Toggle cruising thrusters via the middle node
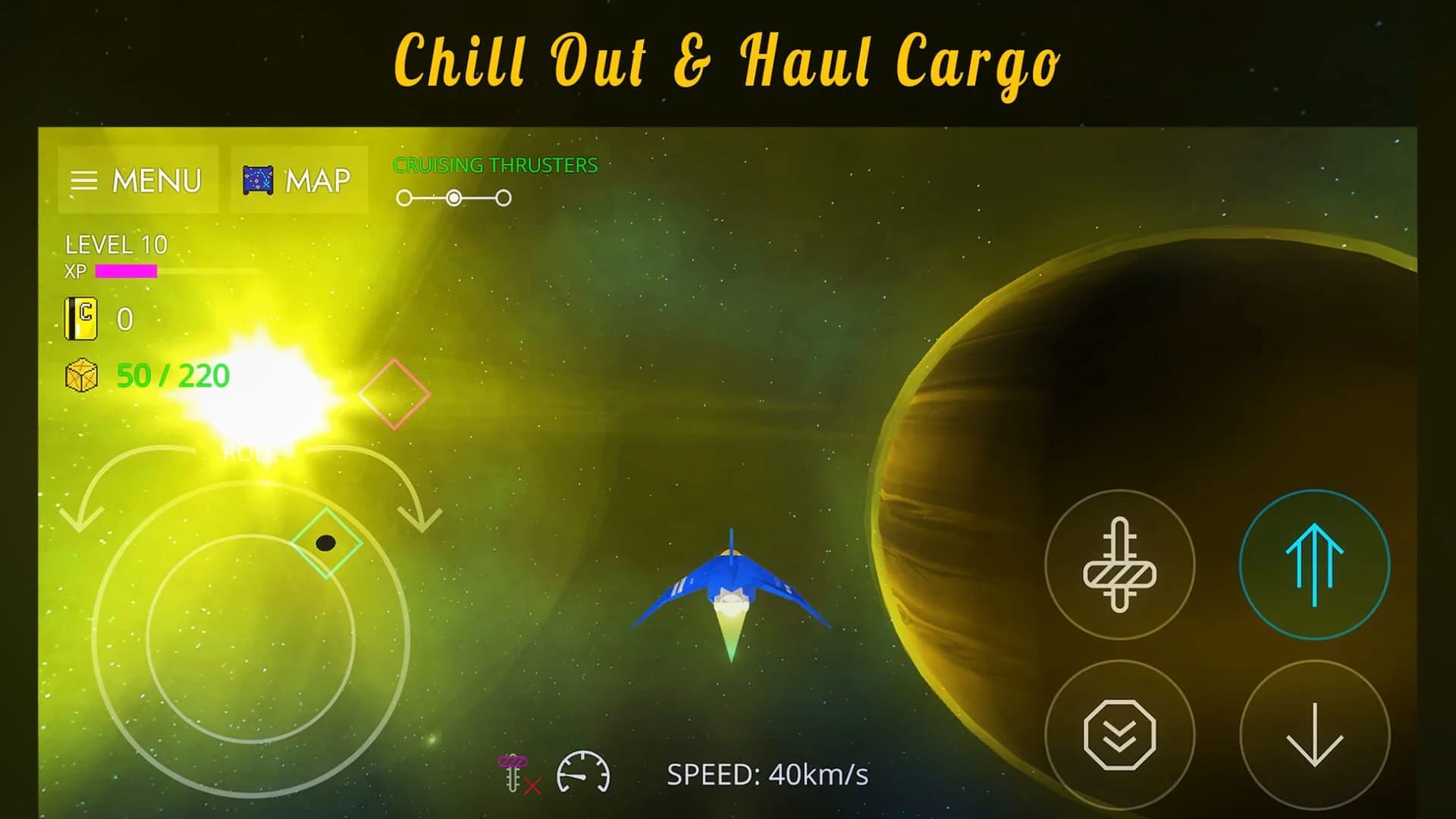The image size is (1456, 819). pos(454,196)
